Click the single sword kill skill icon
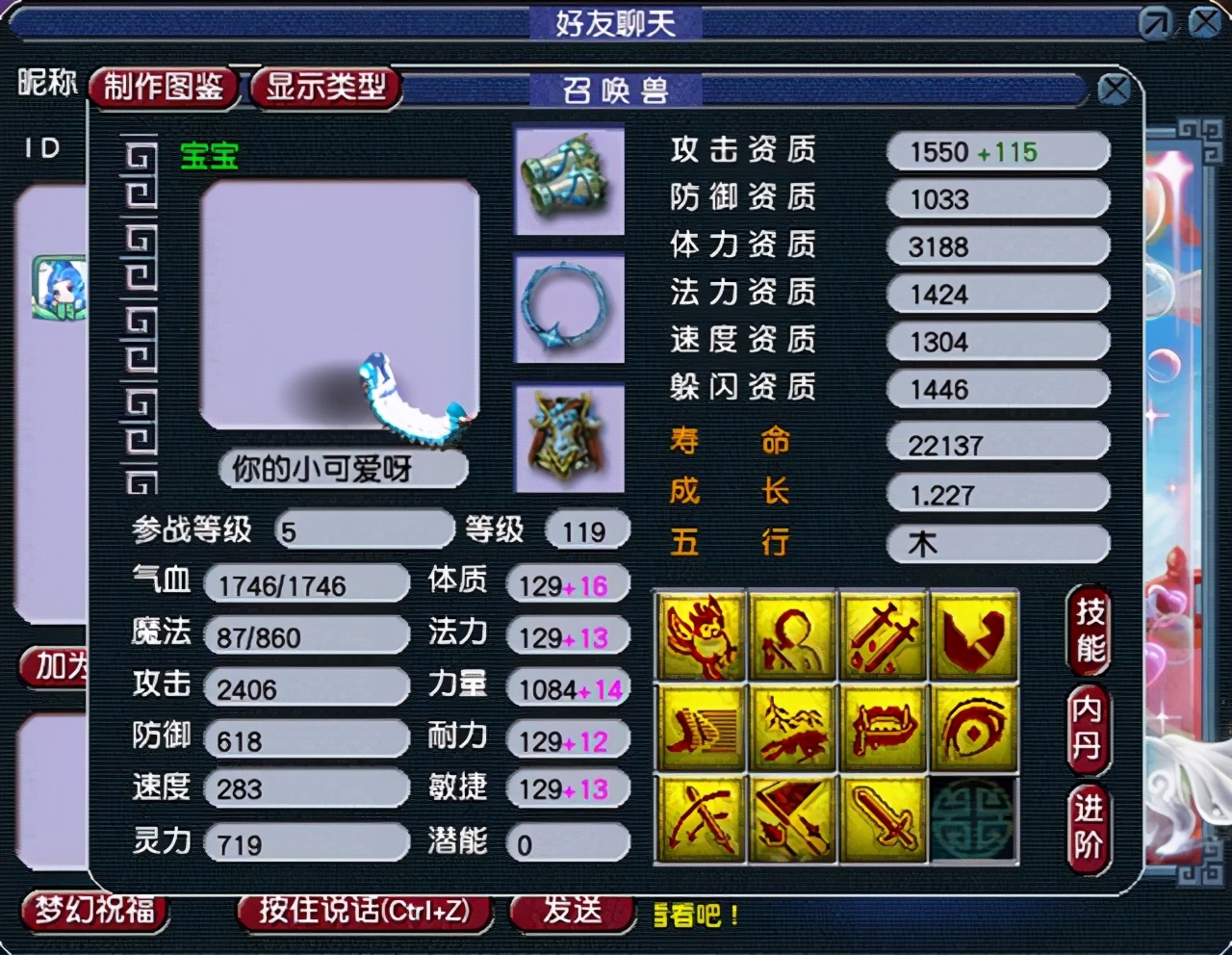 [x=883, y=823]
